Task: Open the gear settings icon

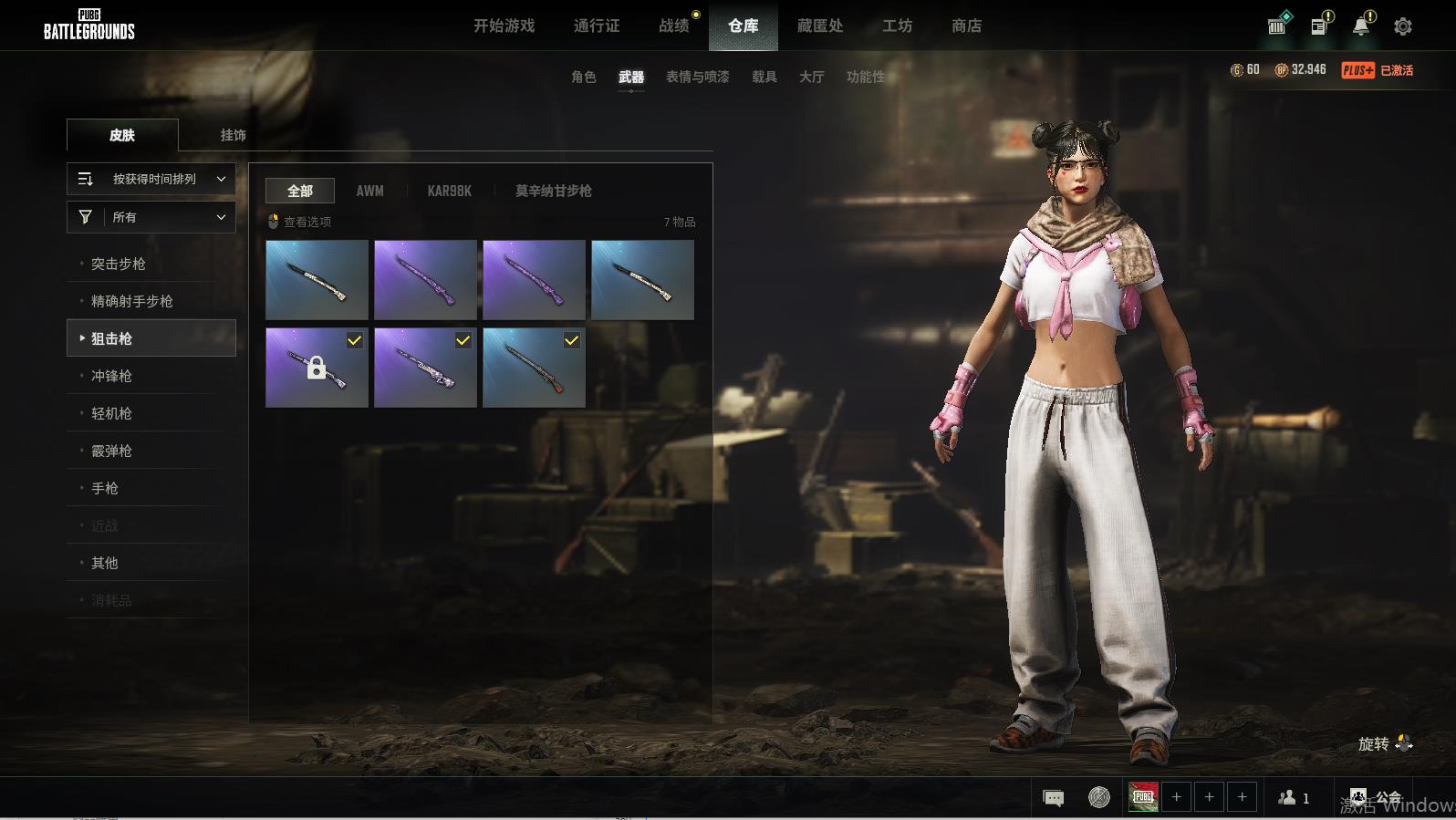Action: tap(1402, 26)
